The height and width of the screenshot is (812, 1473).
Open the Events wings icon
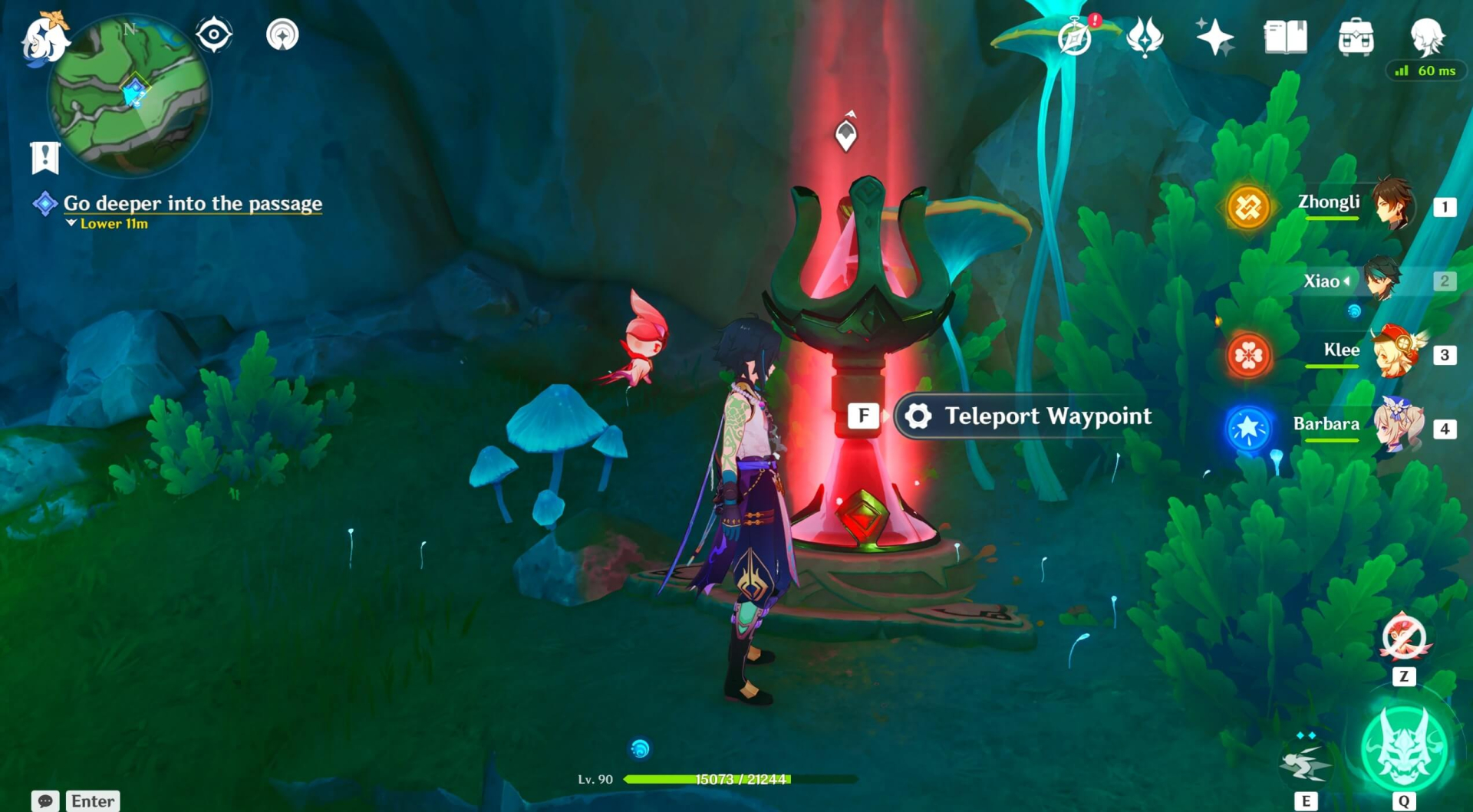click(x=1143, y=37)
